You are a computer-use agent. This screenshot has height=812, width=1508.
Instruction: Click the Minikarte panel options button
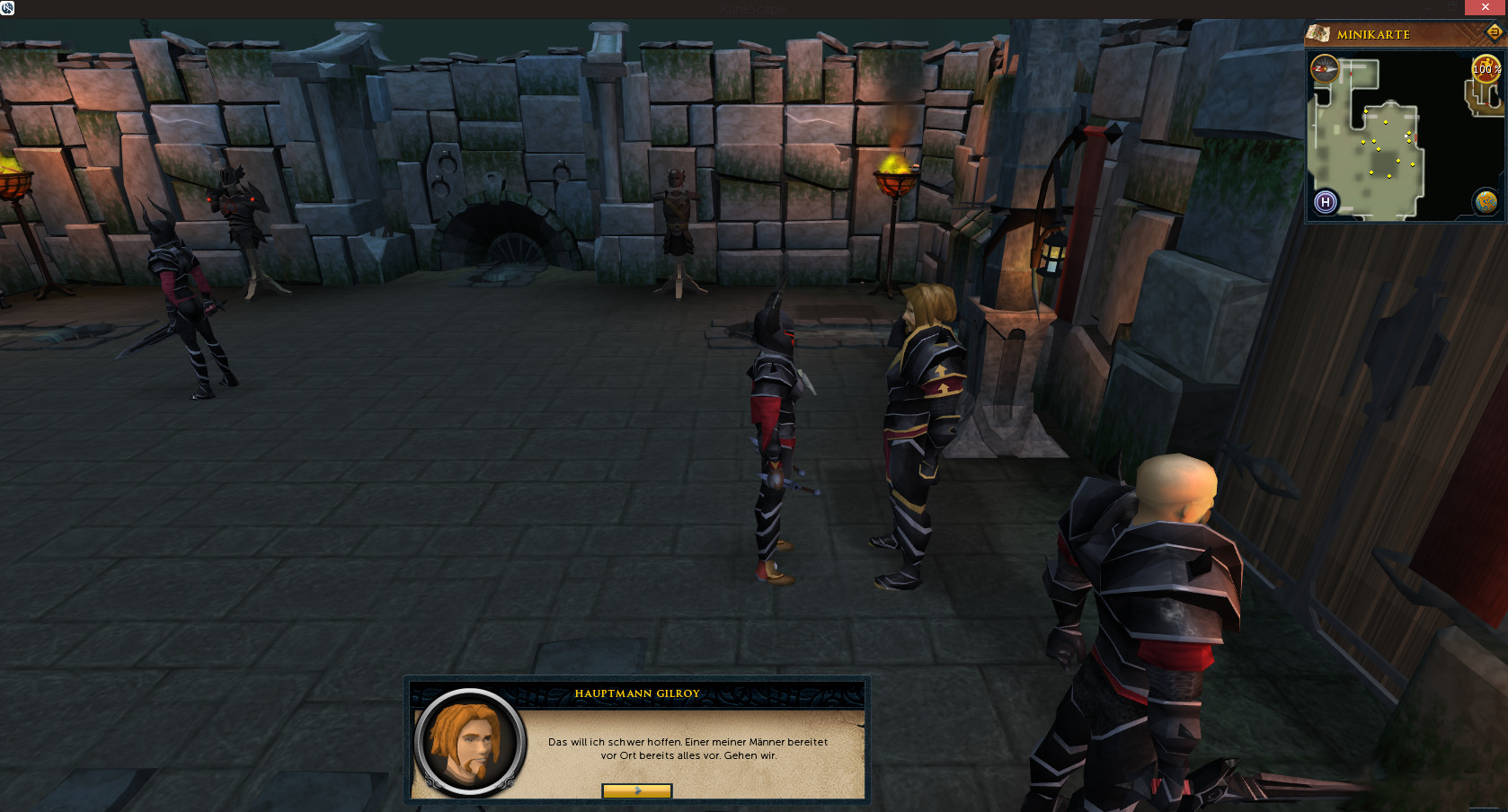[1494, 32]
